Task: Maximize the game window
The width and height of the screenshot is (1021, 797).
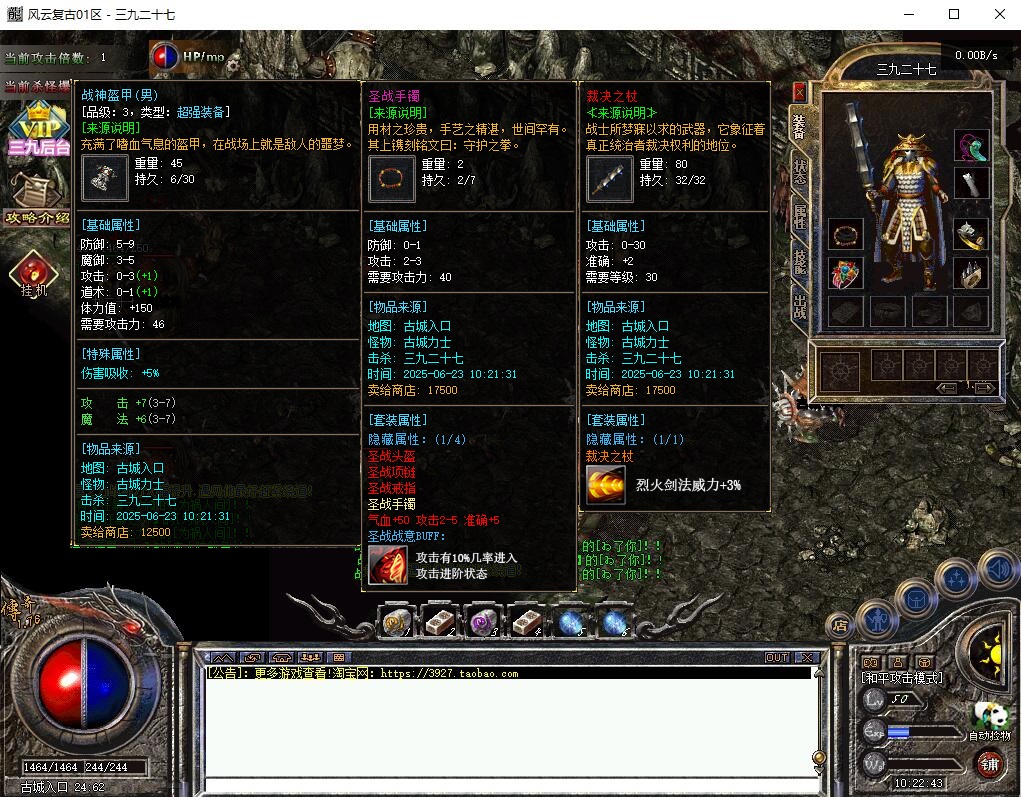Action: pyautogui.click(x=954, y=14)
